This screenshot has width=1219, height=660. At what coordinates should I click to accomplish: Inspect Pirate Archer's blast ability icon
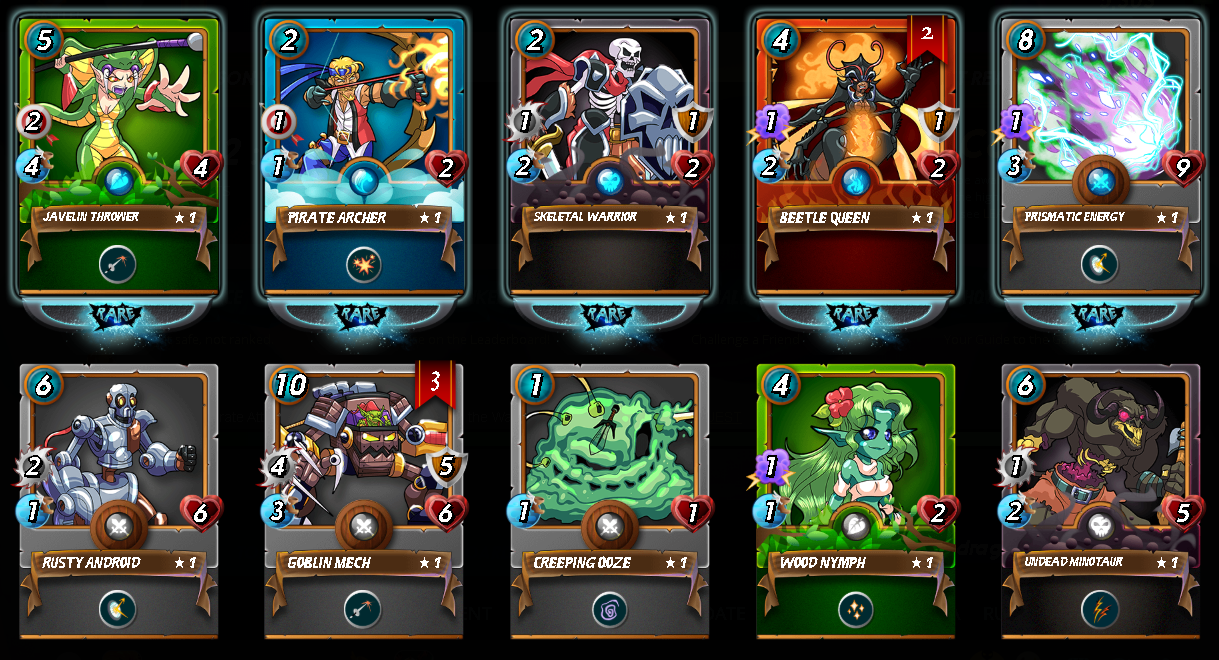[x=364, y=264]
